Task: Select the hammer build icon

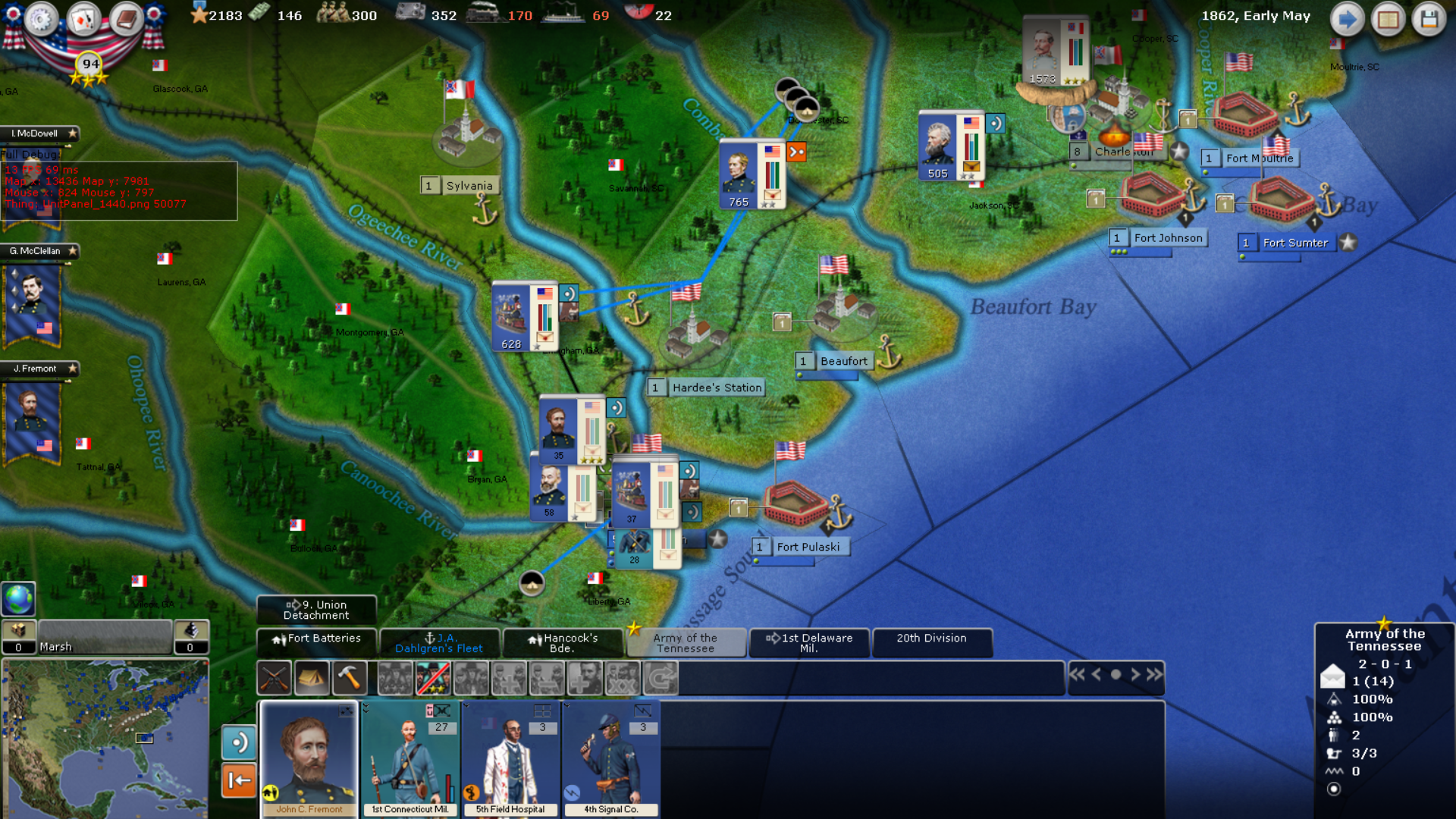Action: [350, 677]
